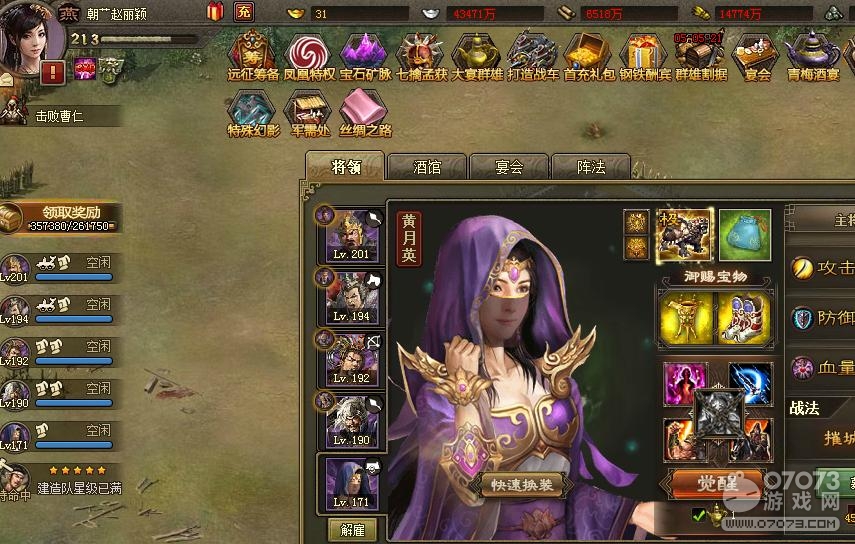
Task: Select the Lv. 201 general portrait
Action: coord(350,235)
